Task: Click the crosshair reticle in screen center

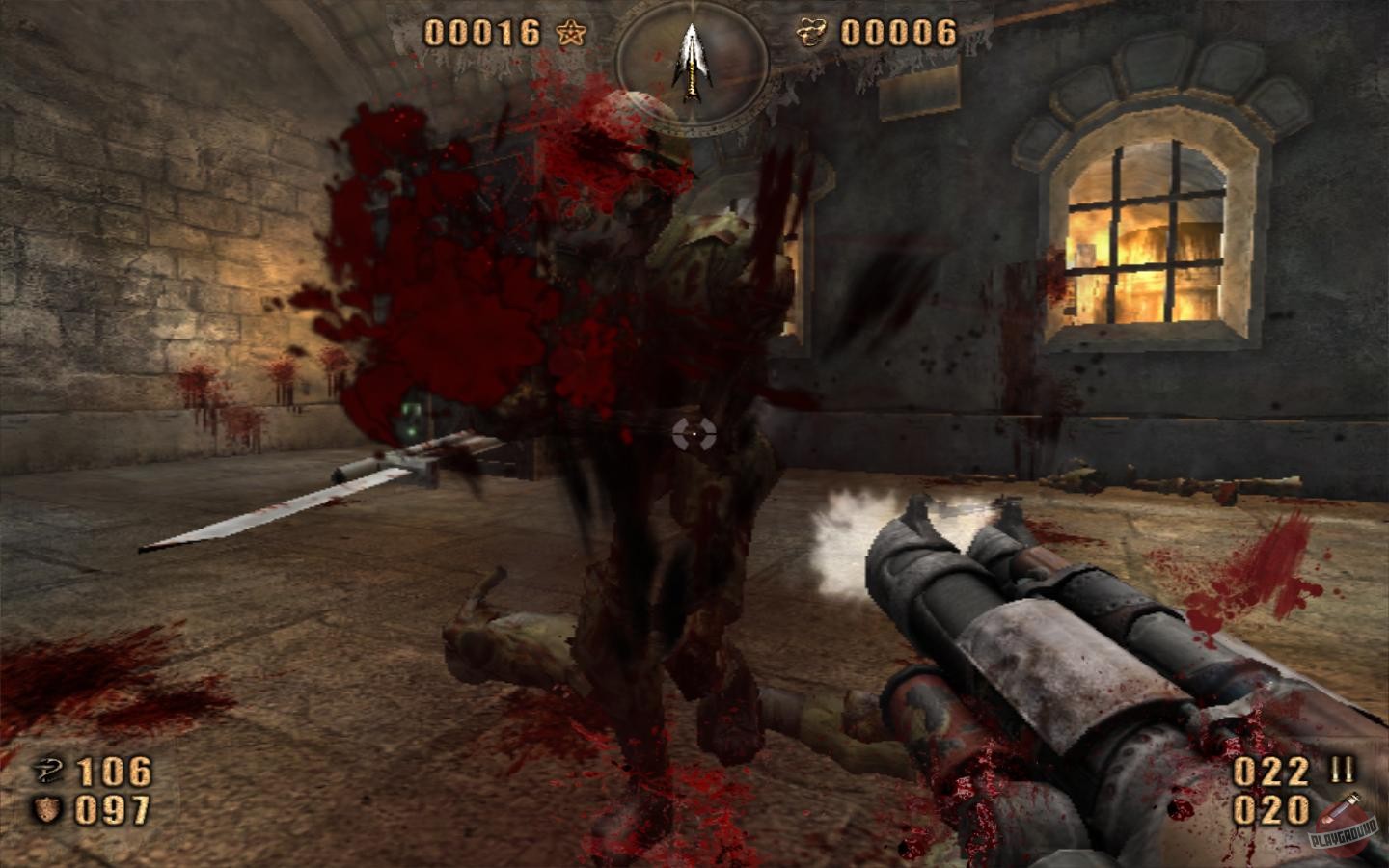Action: pyautogui.click(x=694, y=434)
